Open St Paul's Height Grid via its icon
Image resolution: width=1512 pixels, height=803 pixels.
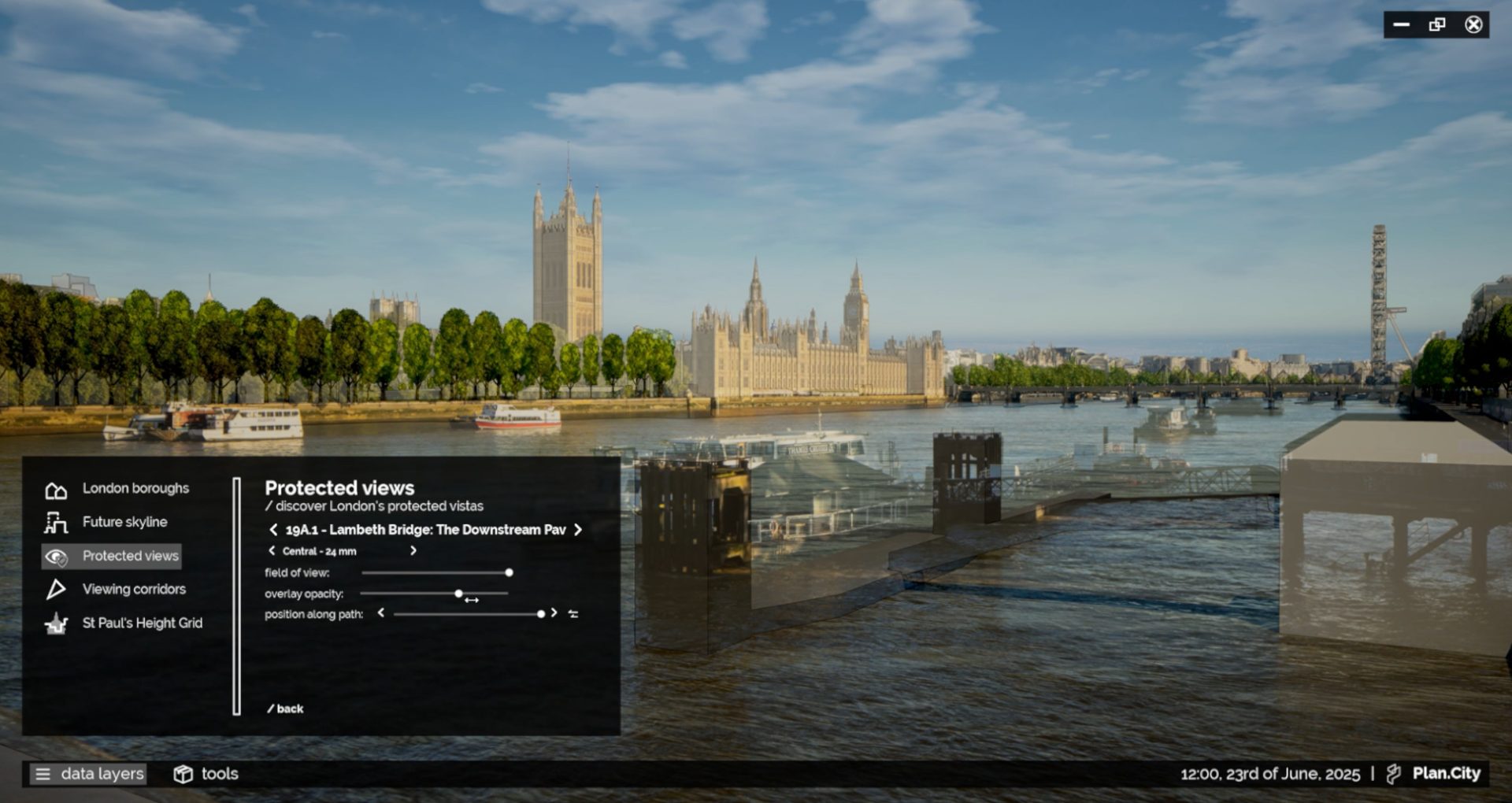point(55,623)
